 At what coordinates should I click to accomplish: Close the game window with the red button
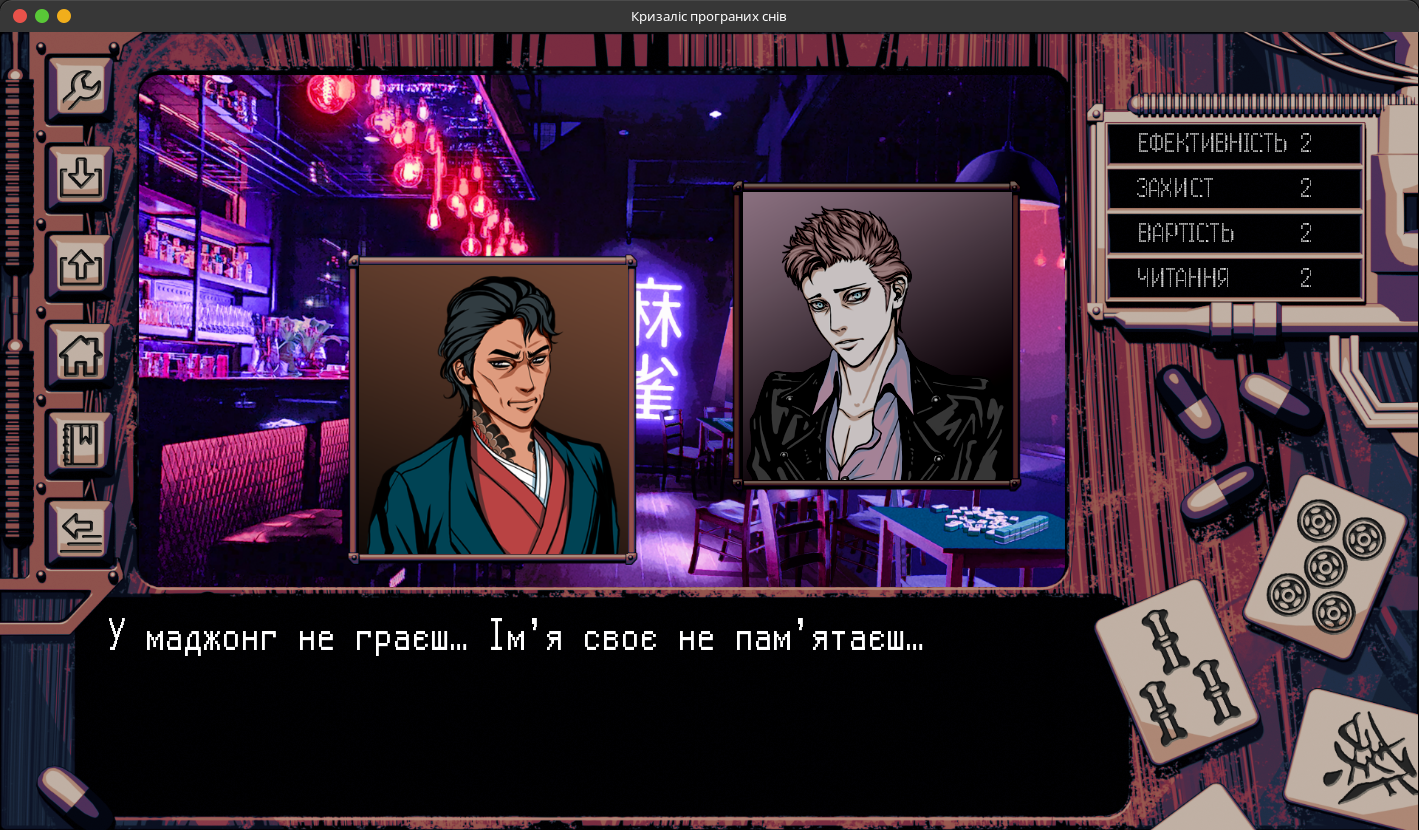point(20,16)
